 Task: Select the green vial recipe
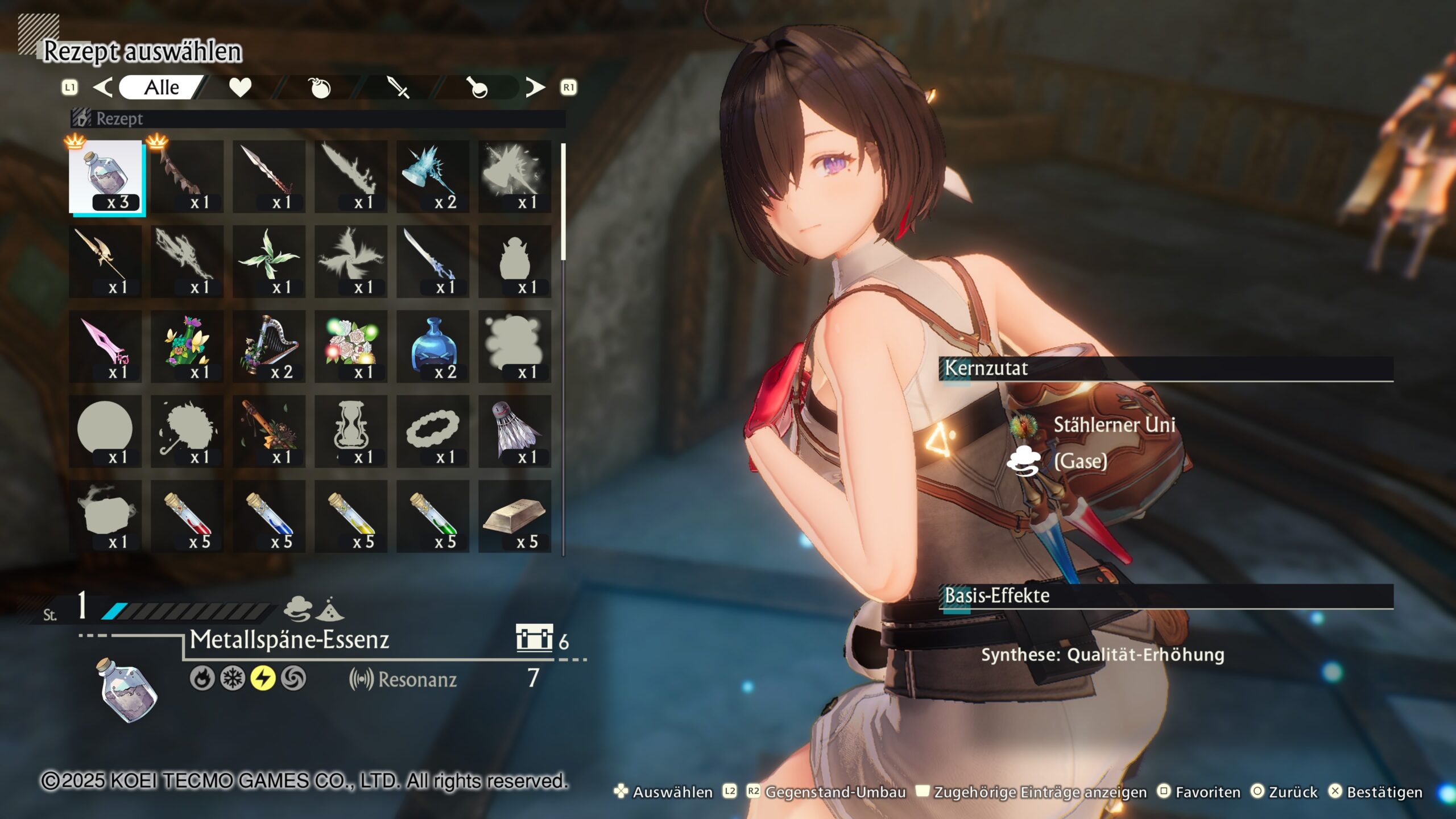click(x=433, y=516)
